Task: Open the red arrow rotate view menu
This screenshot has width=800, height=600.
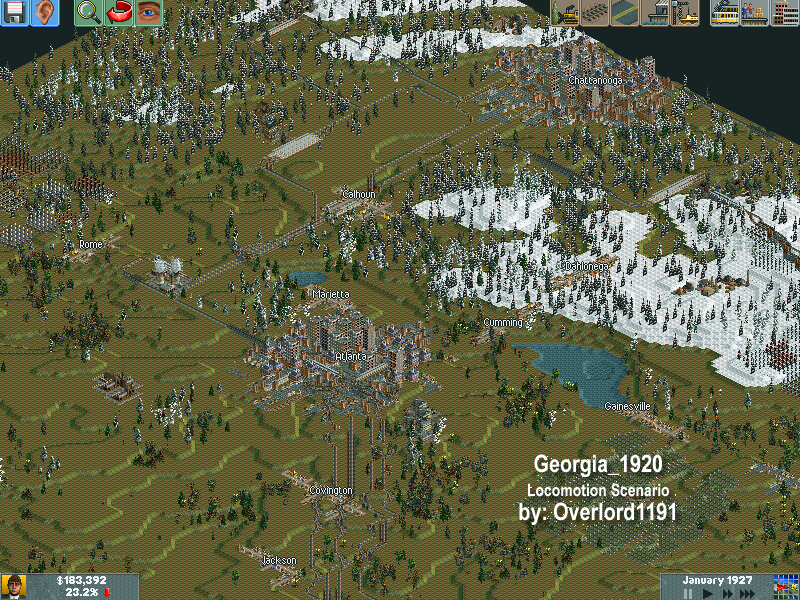Action: tap(119, 13)
